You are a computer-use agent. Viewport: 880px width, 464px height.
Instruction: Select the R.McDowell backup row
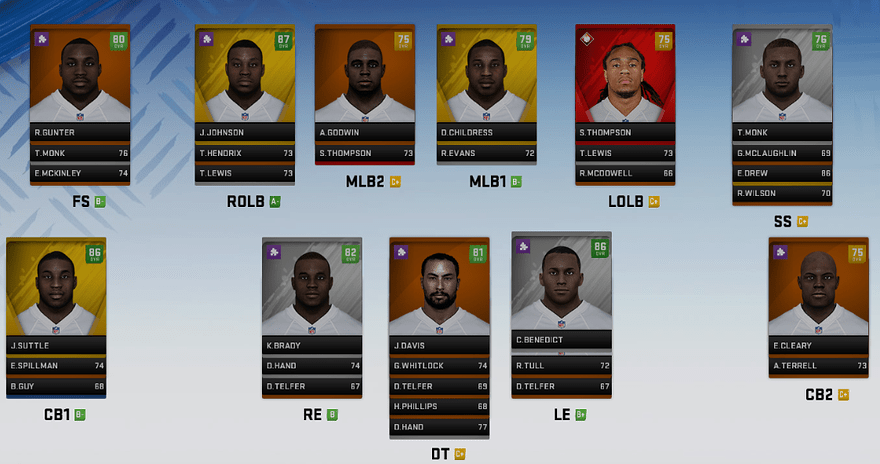point(625,173)
